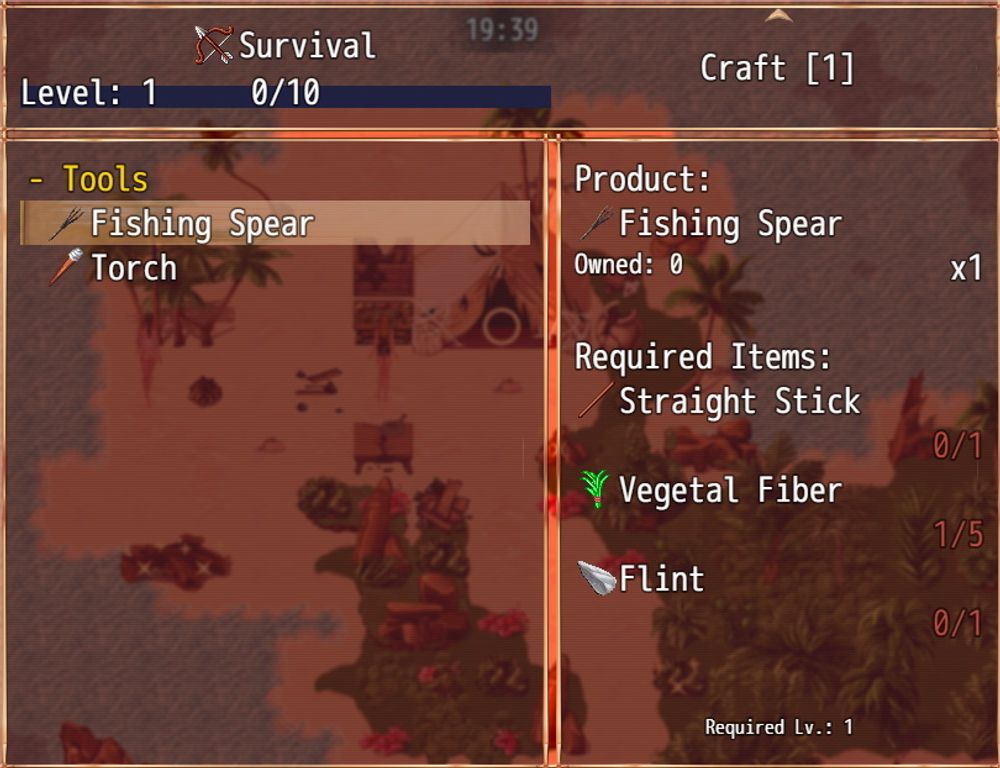
Task: Collapse the Tools category
Action: [x=90, y=180]
